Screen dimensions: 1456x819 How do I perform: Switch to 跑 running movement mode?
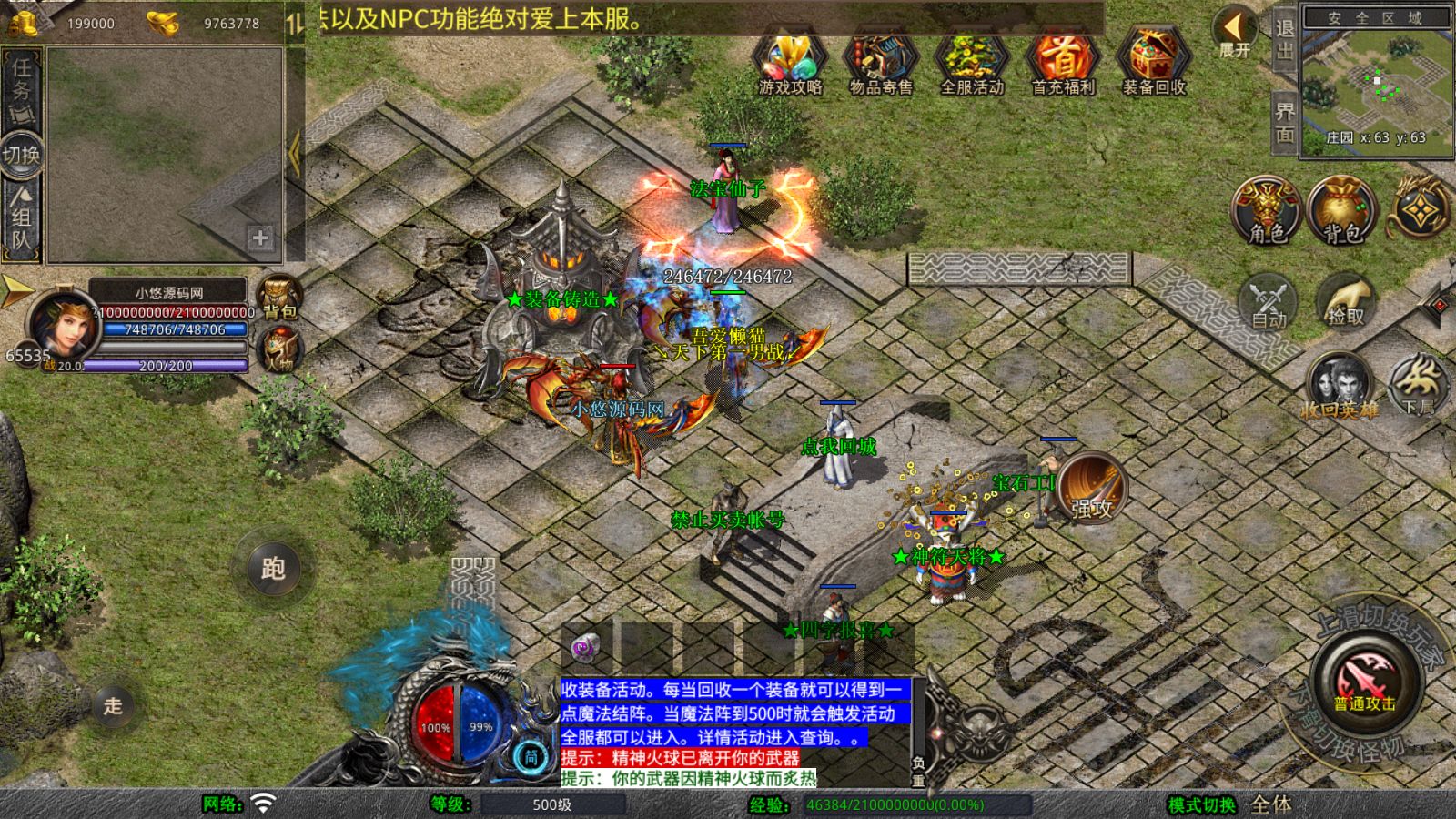(275, 567)
